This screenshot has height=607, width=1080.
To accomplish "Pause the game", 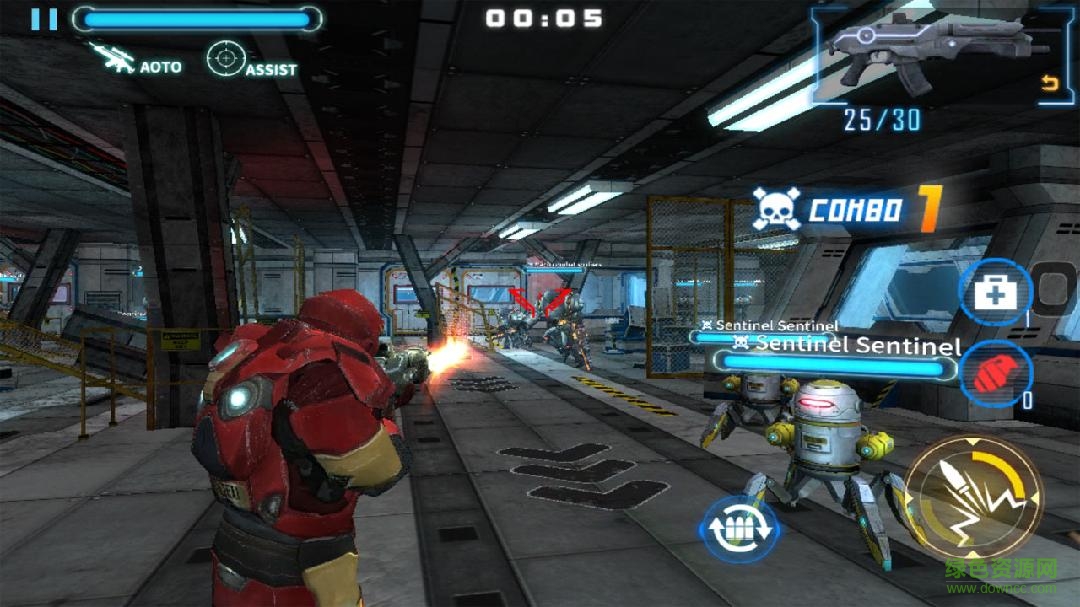I will point(44,19).
